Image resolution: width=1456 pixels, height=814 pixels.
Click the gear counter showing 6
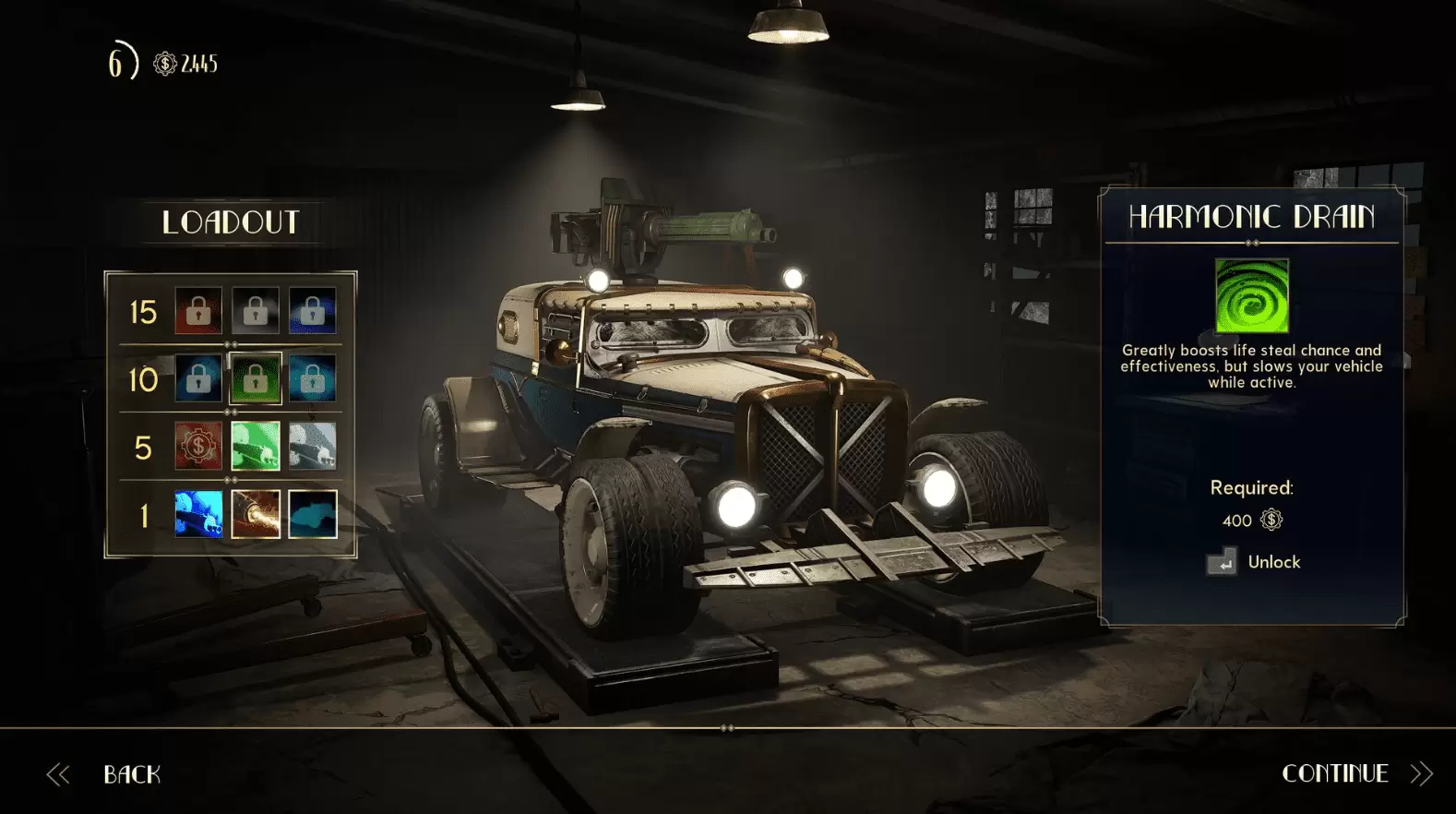(x=116, y=64)
